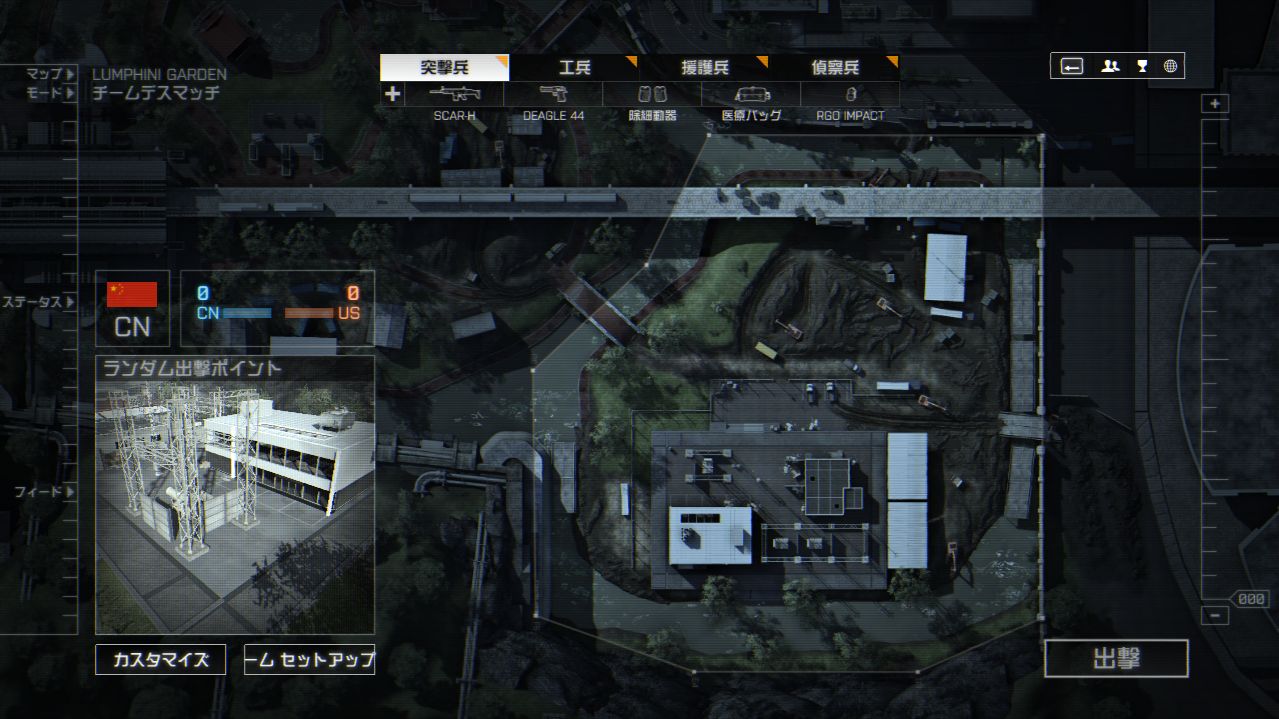Screen dimensions: 1279x719
Task: Open the globe icon
Action: tap(1170, 66)
